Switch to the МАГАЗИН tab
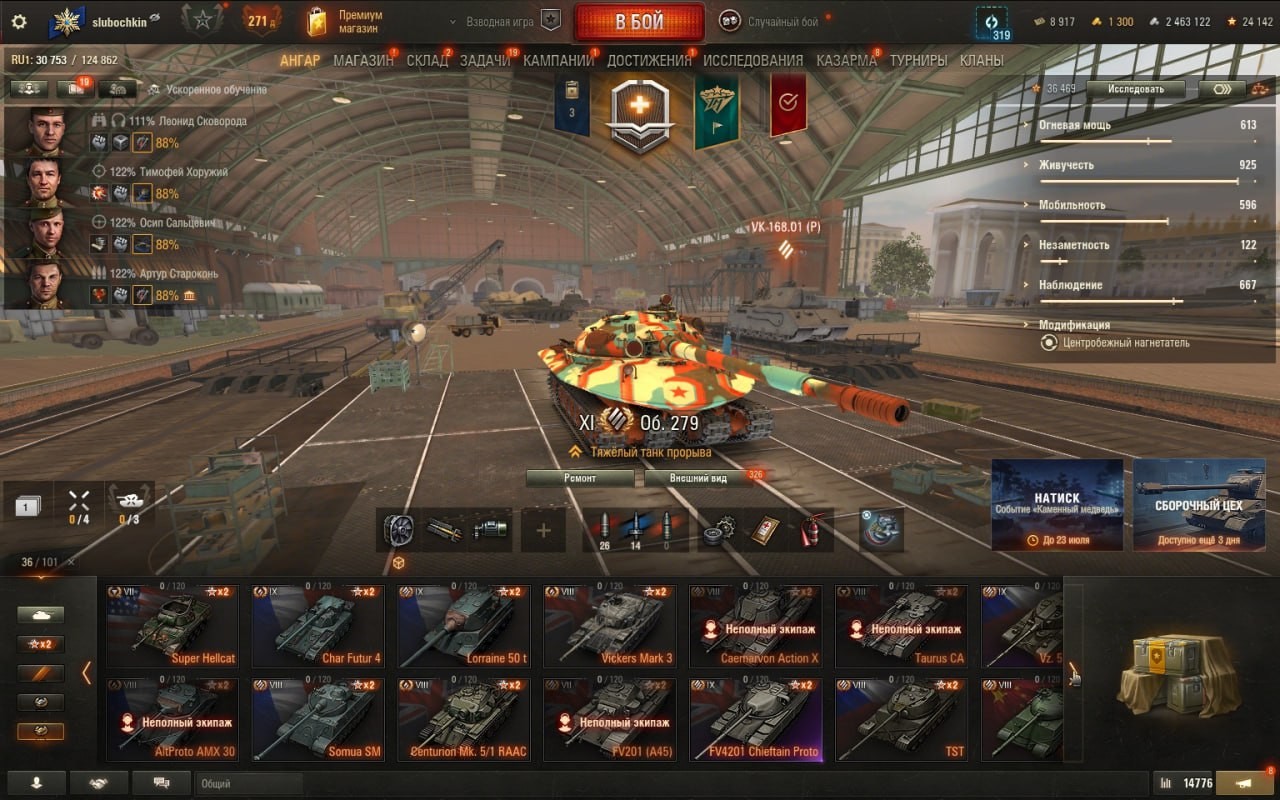 coord(363,60)
